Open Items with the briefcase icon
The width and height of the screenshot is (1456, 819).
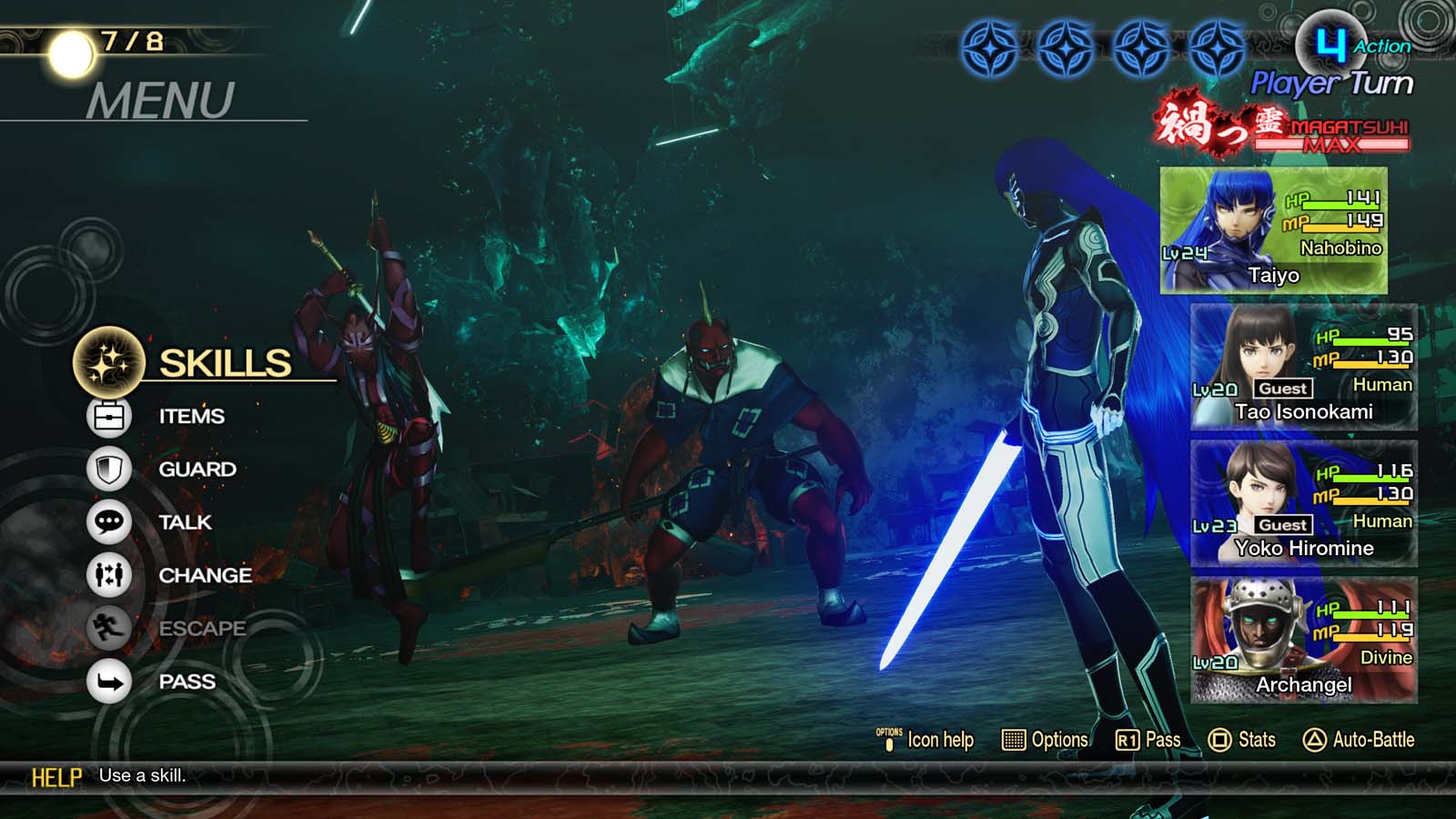[x=108, y=416]
